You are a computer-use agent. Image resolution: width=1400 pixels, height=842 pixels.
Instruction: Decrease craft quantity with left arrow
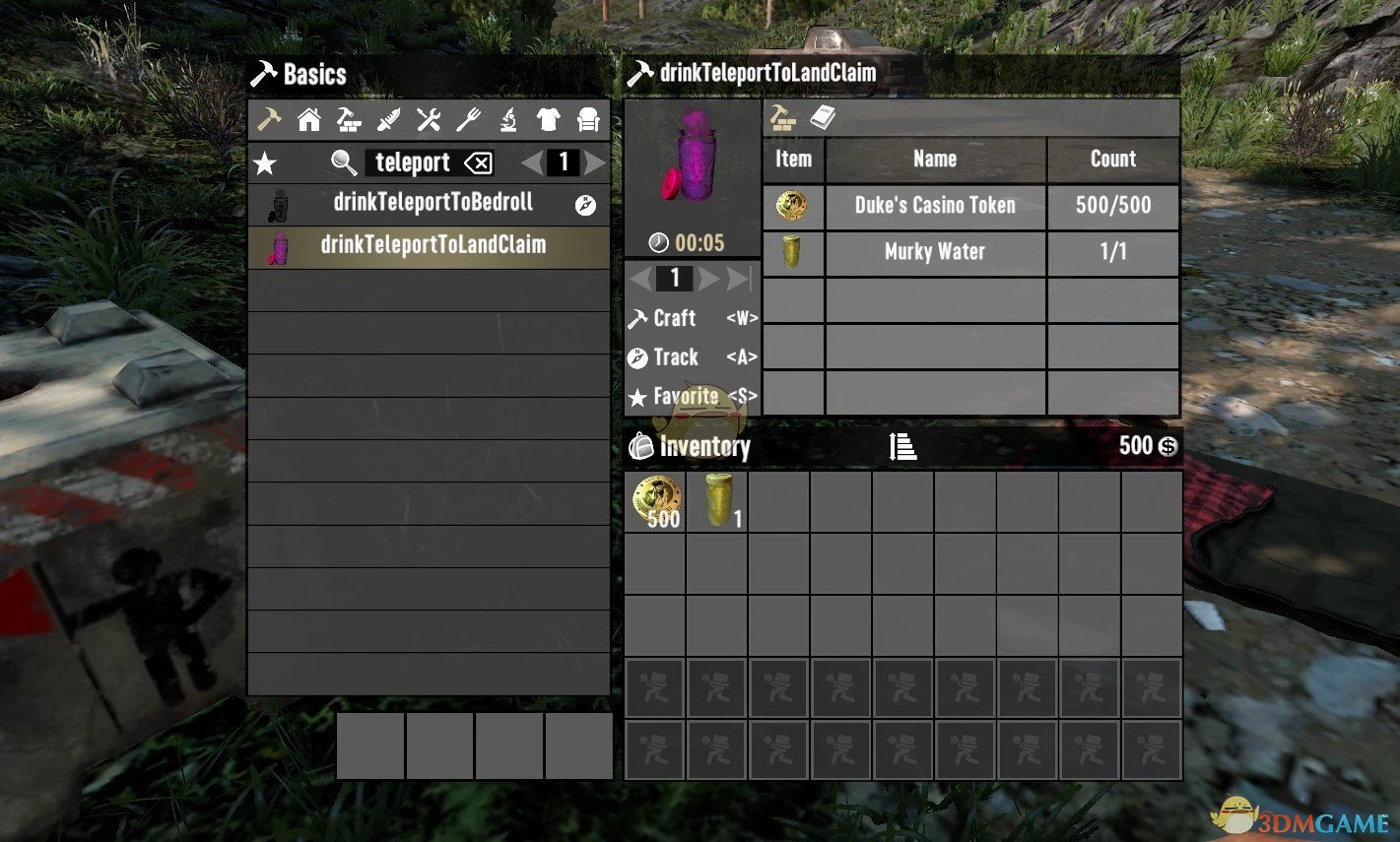[x=642, y=278]
